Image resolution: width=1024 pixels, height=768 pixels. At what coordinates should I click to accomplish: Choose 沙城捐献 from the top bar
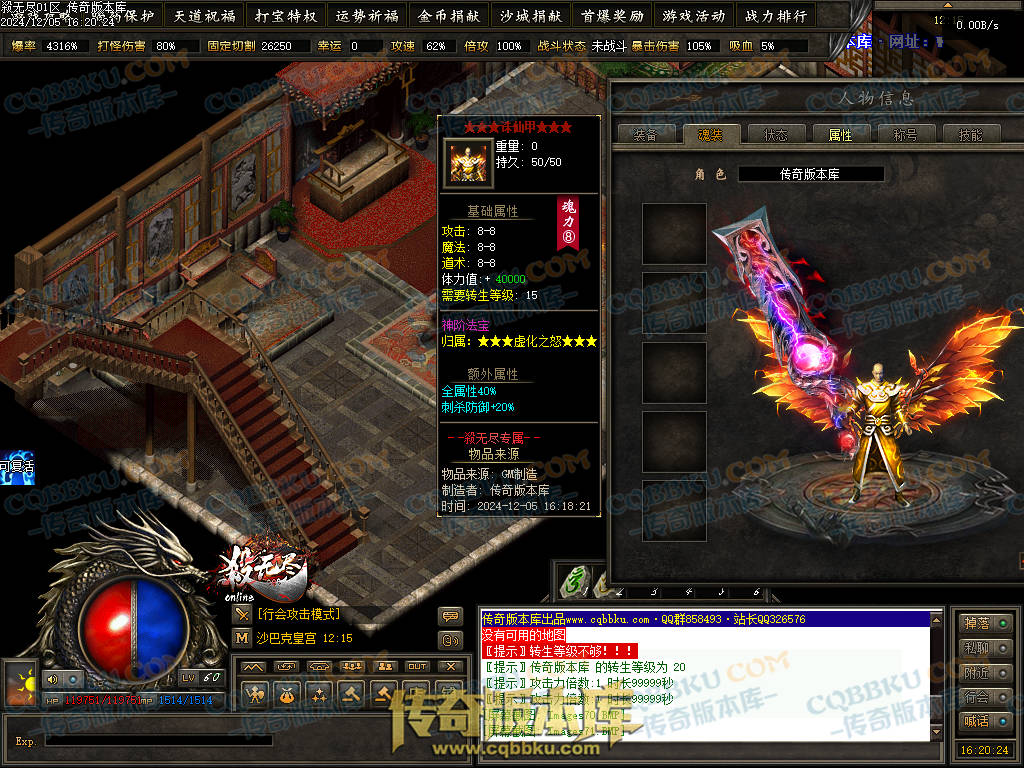pos(530,16)
